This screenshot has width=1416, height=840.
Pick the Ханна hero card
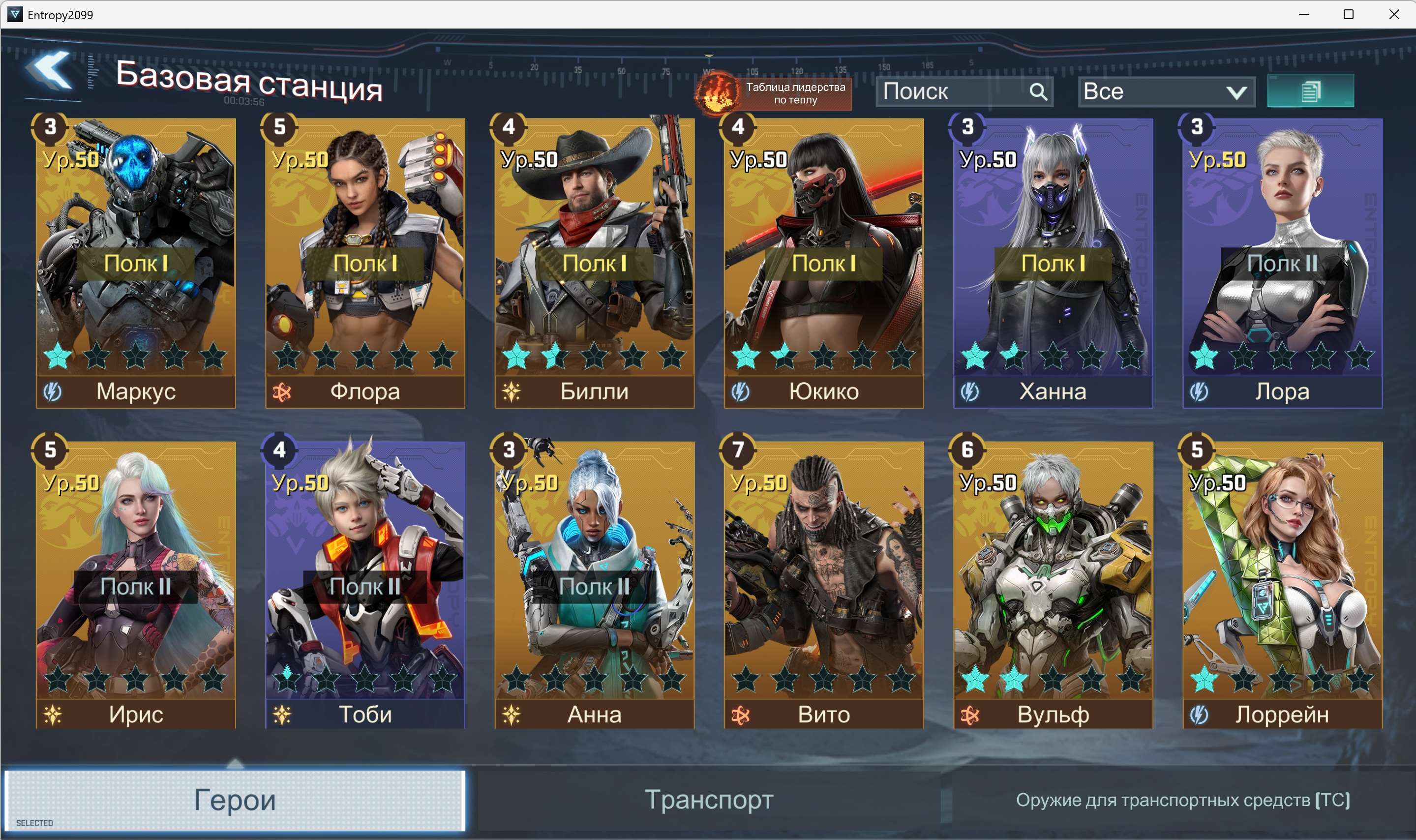pyautogui.click(x=1053, y=263)
